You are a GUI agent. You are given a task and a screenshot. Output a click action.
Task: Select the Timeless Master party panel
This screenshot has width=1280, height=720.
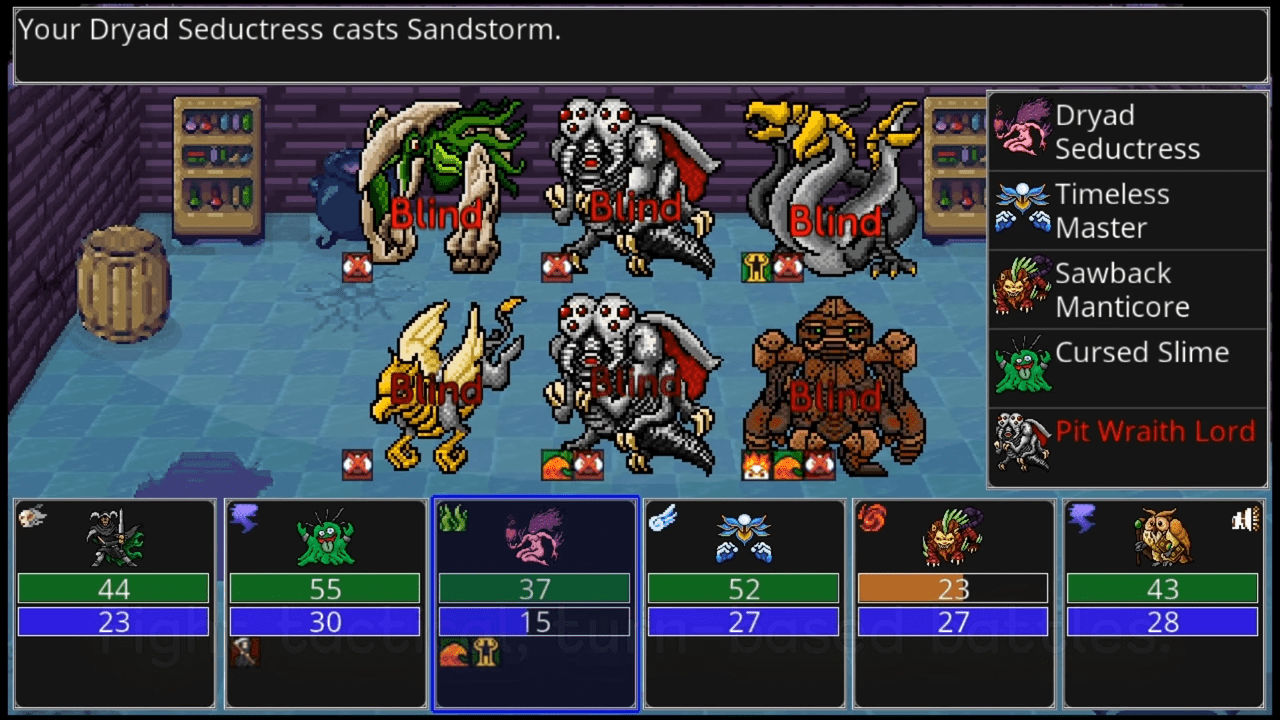[x=744, y=604]
